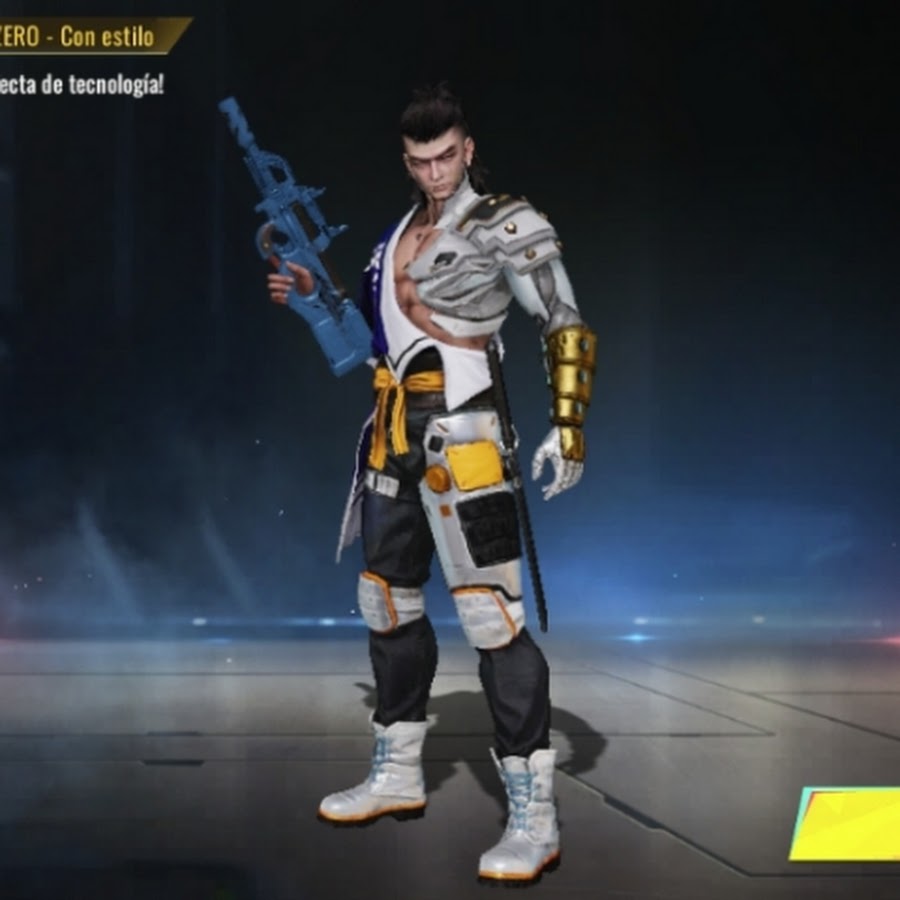Click the yellow button in the corner
This screenshot has height=900, width=900.
tap(848, 824)
